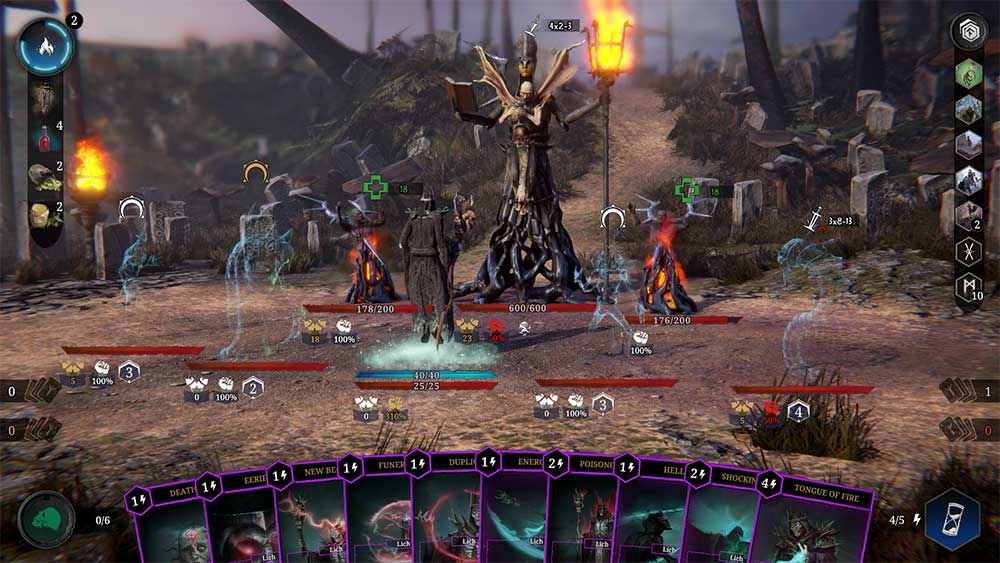The width and height of the screenshot is (1000, 563).
Task: Select the rune hexagon showing 10
Action: (968, 288)
